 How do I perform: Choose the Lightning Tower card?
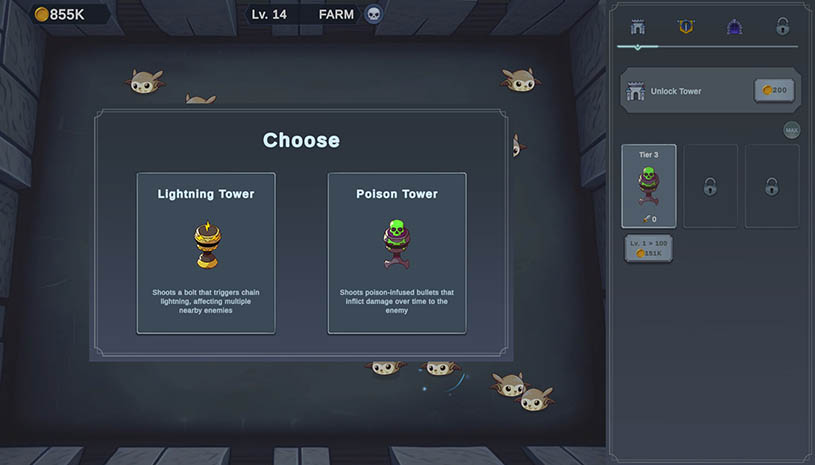pos(206,253)
